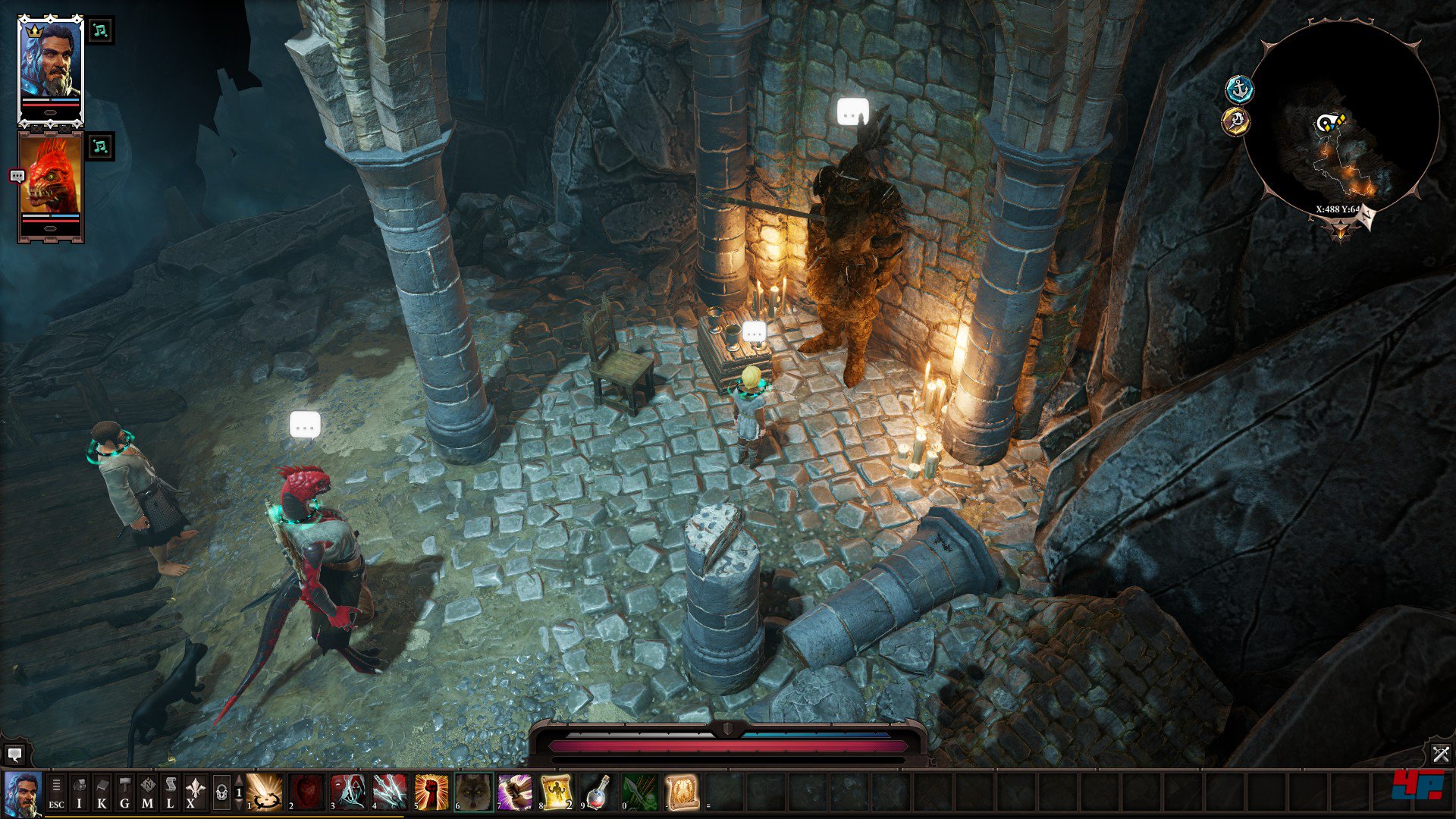Open the chat log speech bubble button
Screen dimensions: 1456x819
[x=14, y=755]
